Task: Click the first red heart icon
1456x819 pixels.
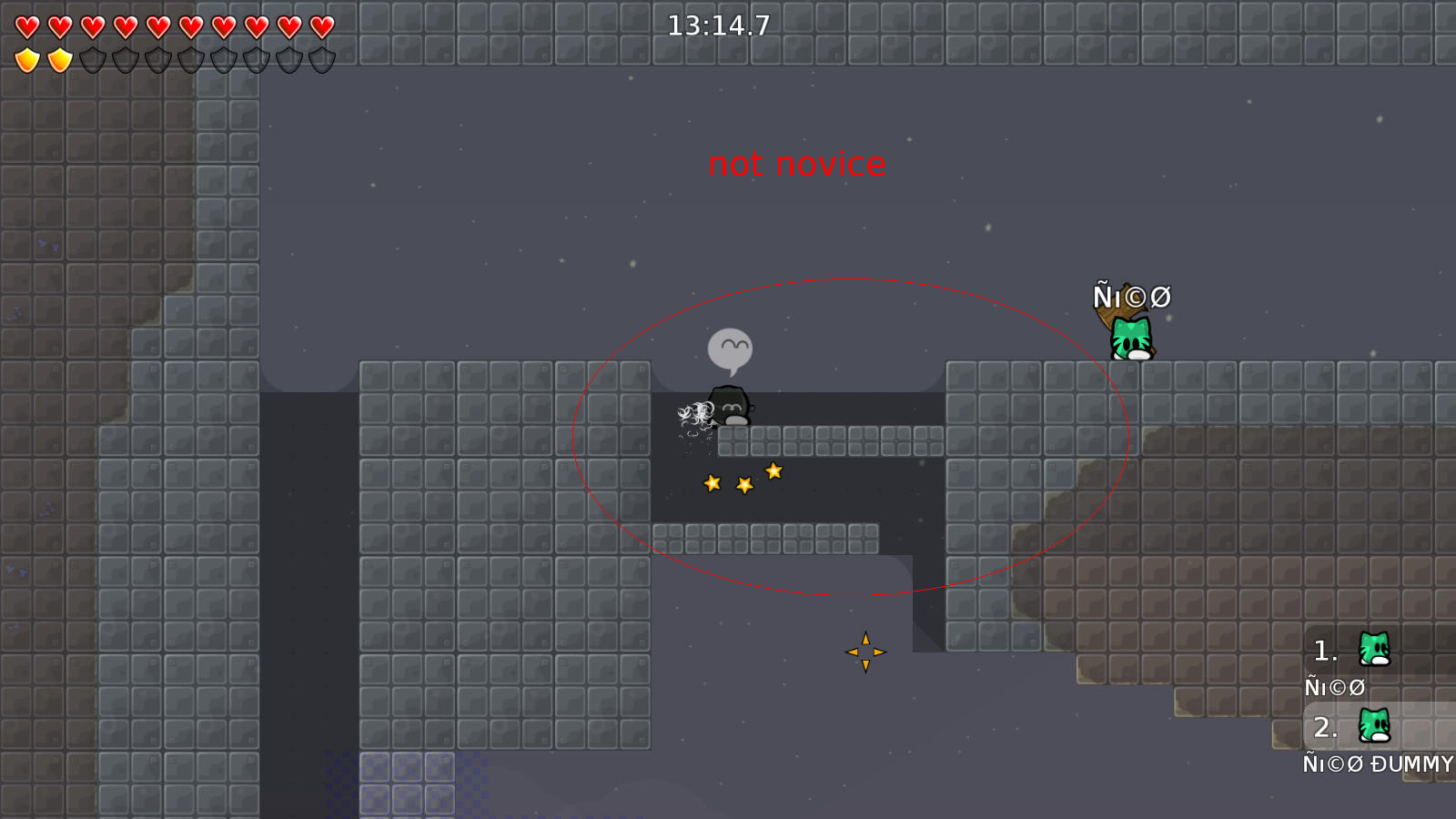Action: [27, 25]
